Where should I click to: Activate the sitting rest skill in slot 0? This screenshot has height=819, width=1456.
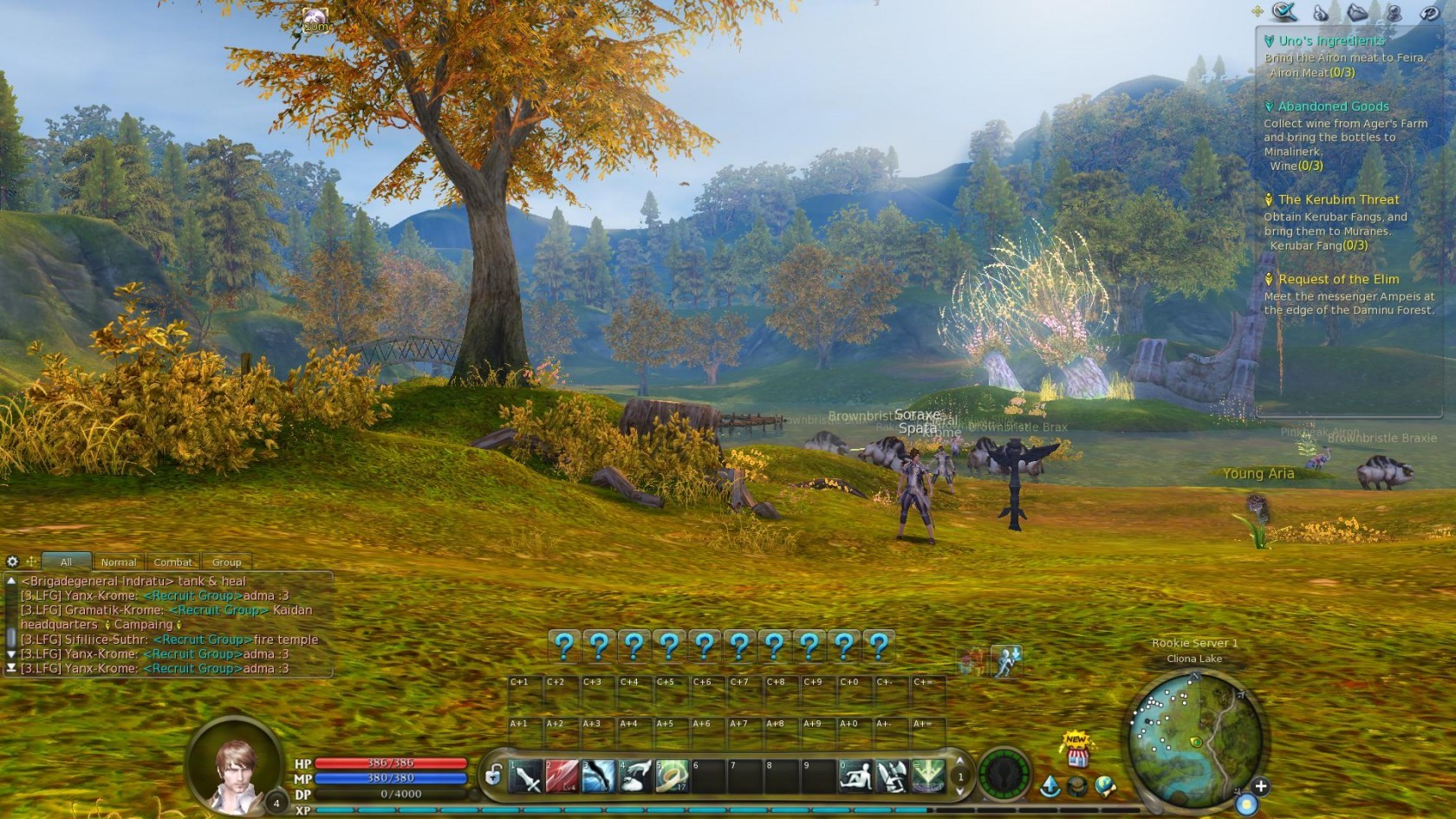[x=855, y=777]
